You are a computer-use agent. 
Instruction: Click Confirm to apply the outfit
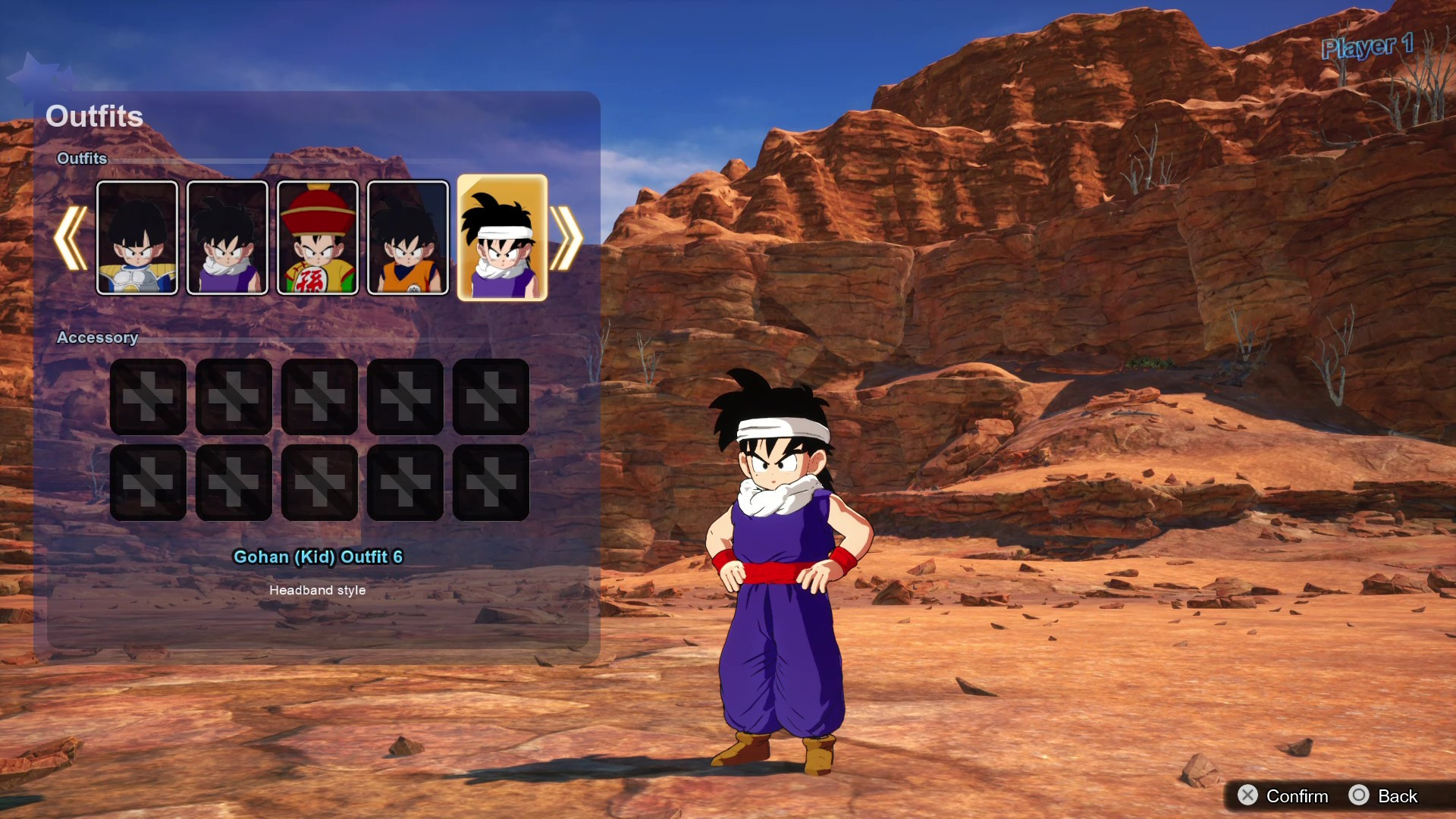coord(1298,796)
